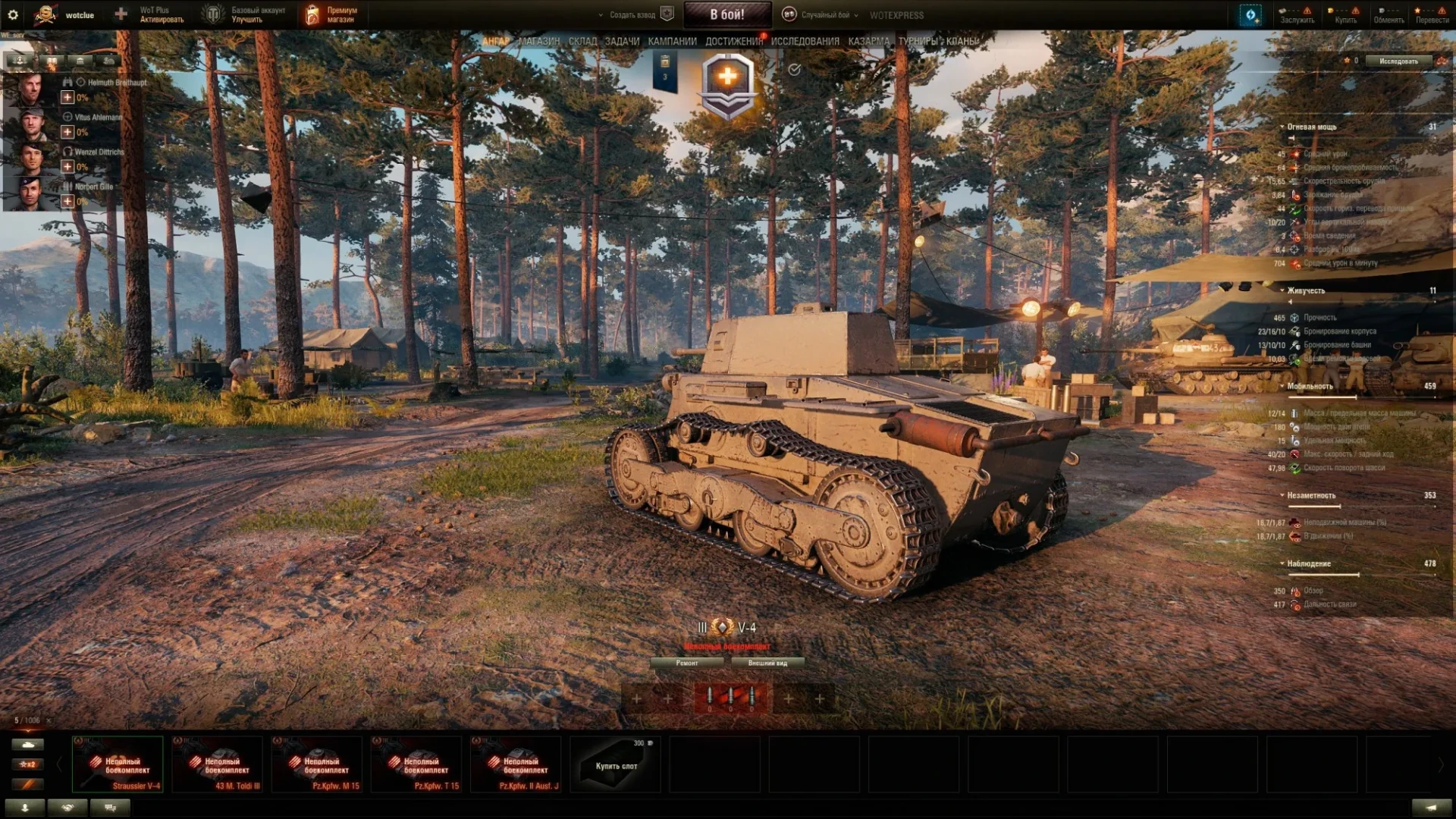Switch to the МАГАЗИН tab

pyautogui.click(x=539, y=41)
